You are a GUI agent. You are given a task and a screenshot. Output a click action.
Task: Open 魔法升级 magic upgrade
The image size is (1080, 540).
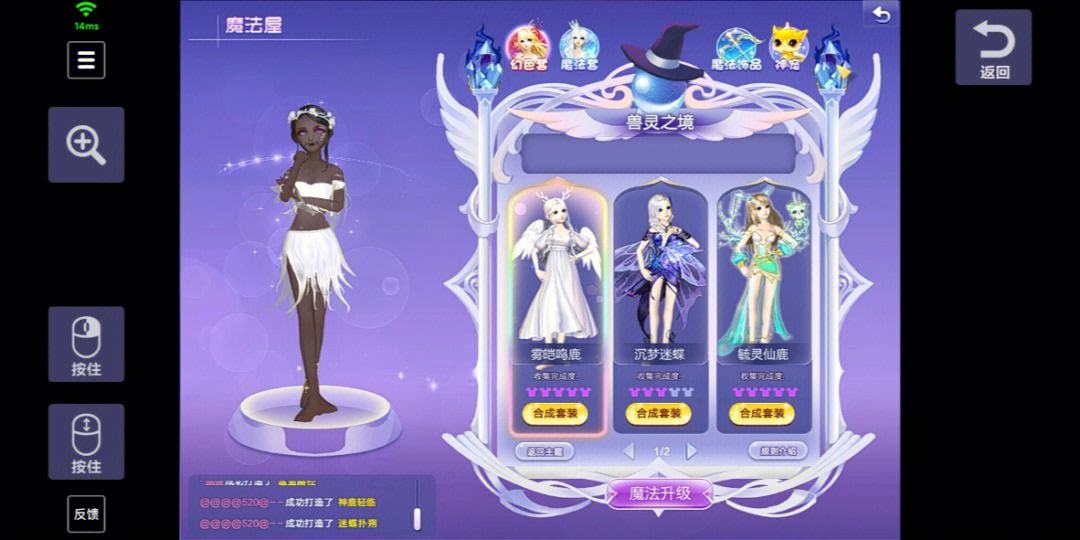click(660, 492)
